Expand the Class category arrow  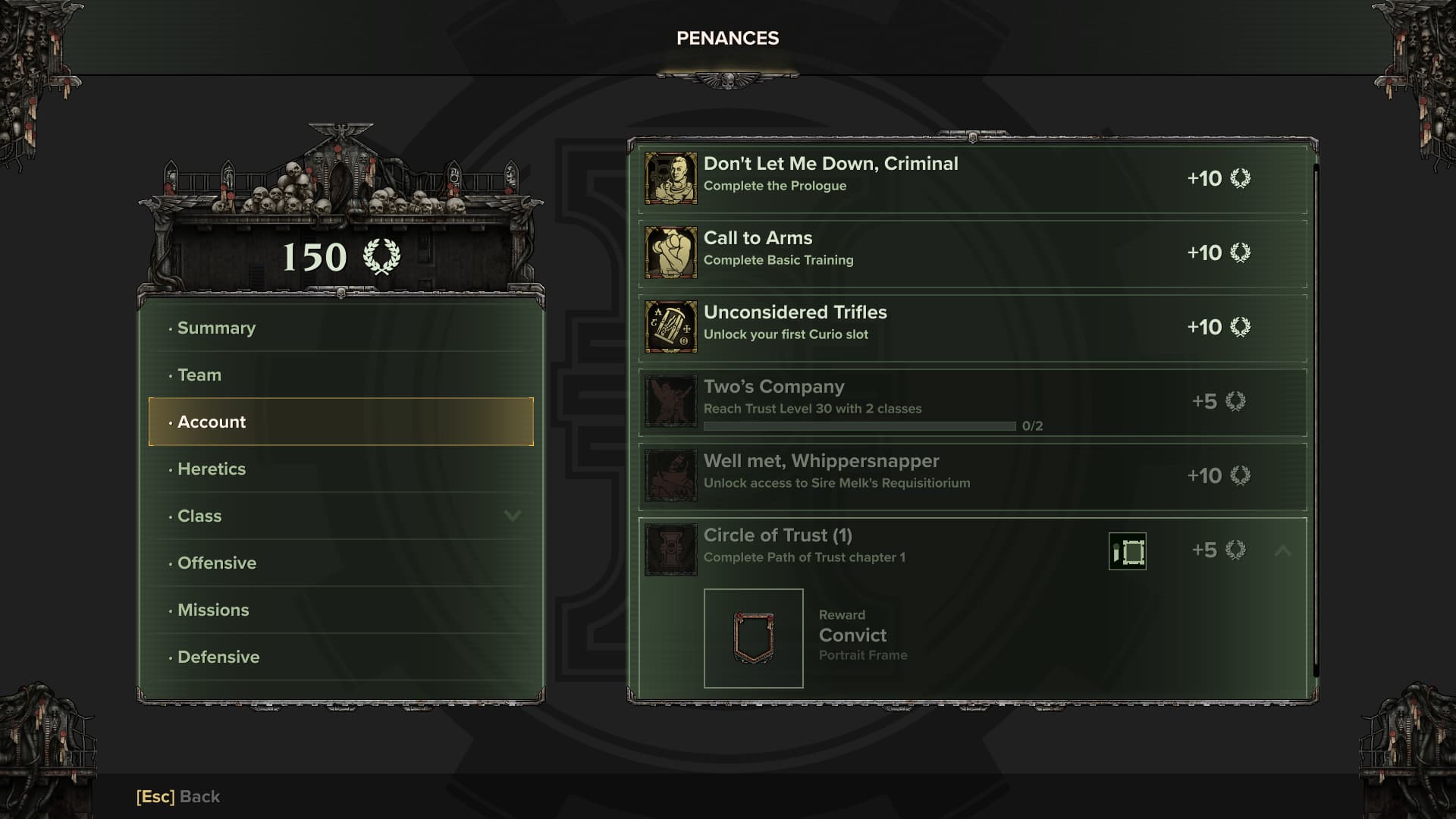513,516
